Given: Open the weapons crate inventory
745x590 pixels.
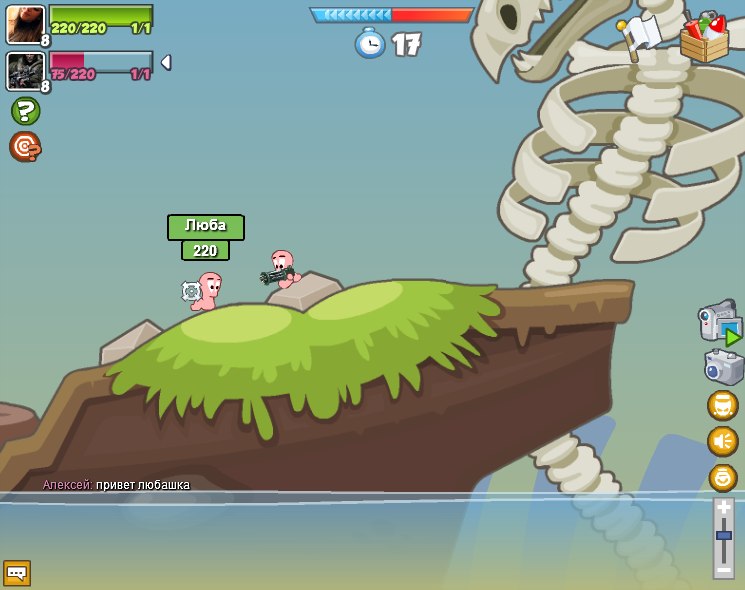Looking at the screenshot, I should tap(703, 39).
